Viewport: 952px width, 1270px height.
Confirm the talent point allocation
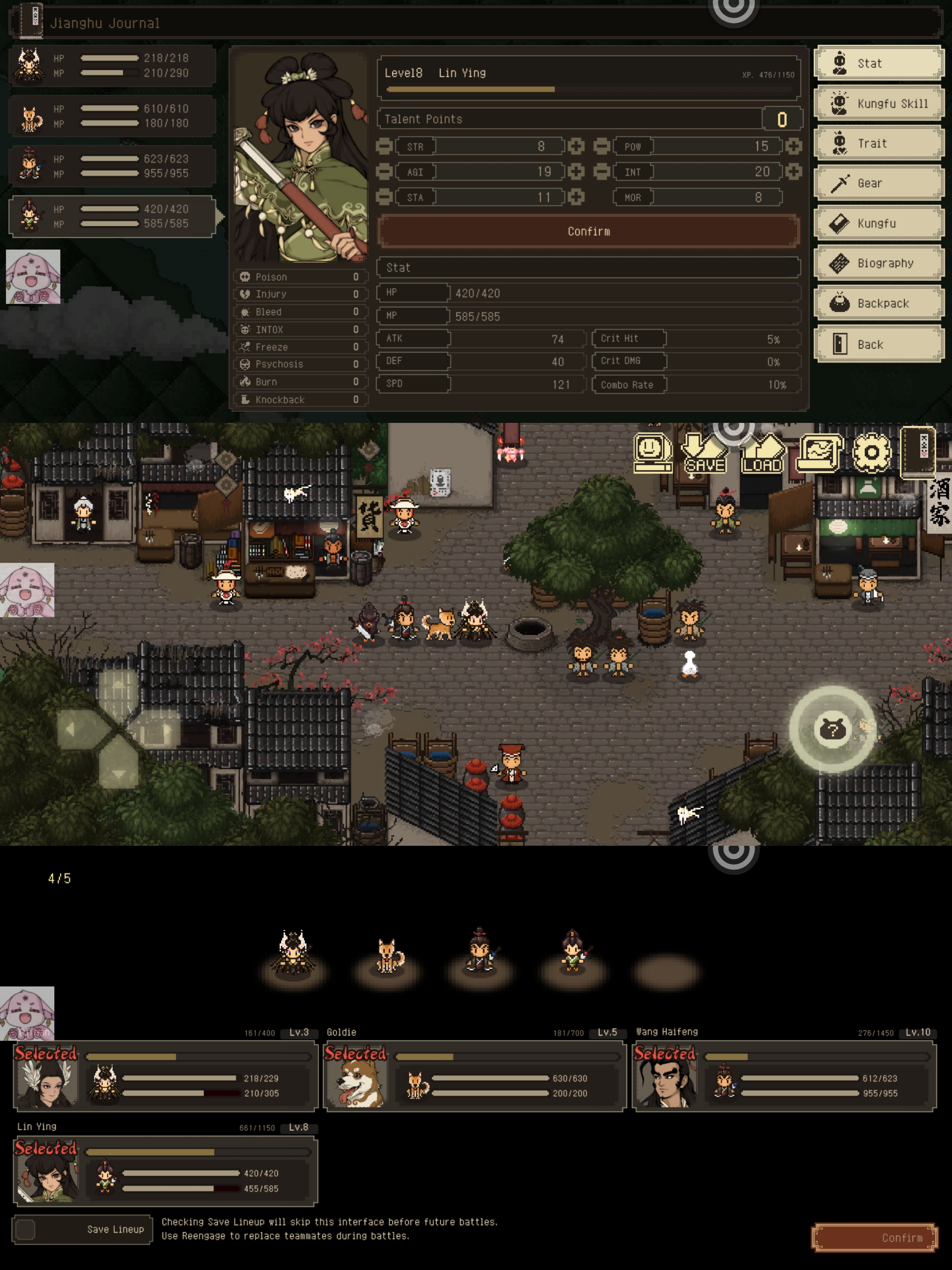(588, 232)
